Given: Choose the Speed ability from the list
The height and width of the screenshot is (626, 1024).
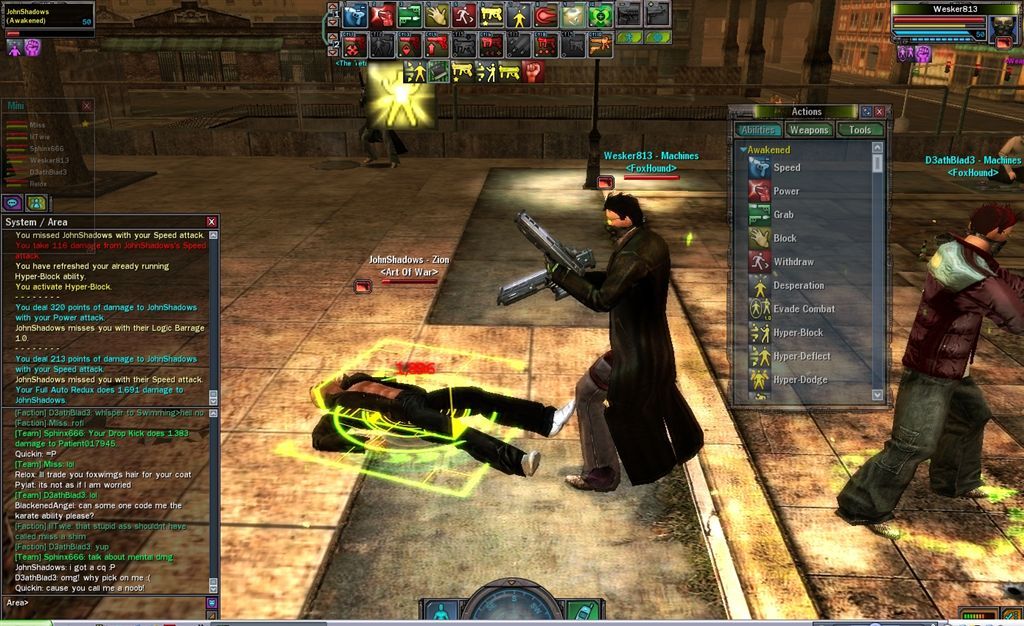Looking at the screenshot, I should tap(786, 168).
